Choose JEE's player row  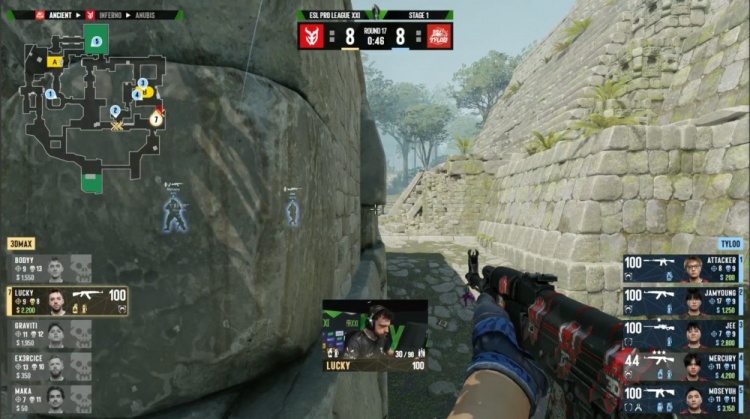pos(682,334)
